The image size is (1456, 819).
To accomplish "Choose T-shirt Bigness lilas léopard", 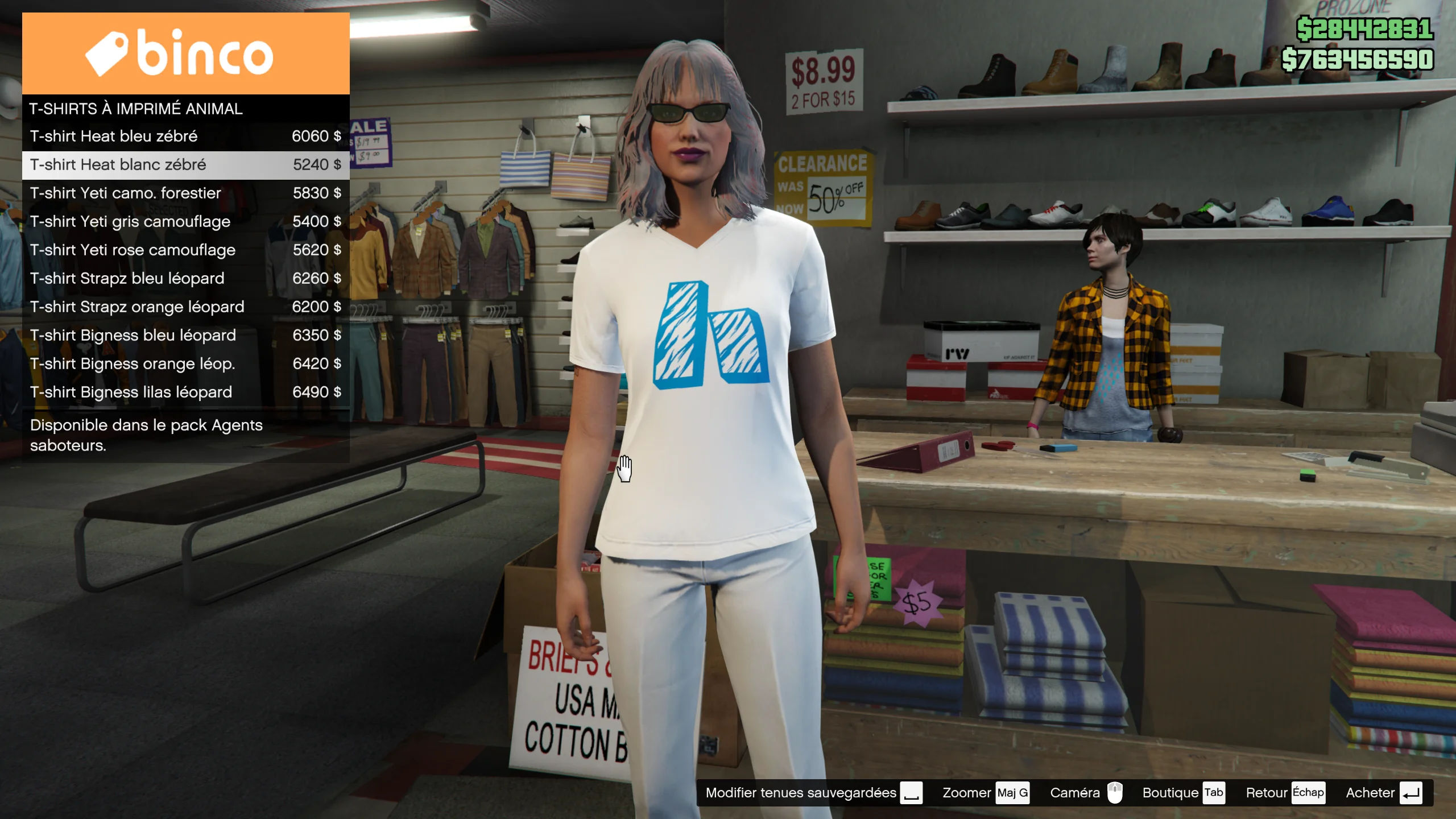I will point(185,392).
